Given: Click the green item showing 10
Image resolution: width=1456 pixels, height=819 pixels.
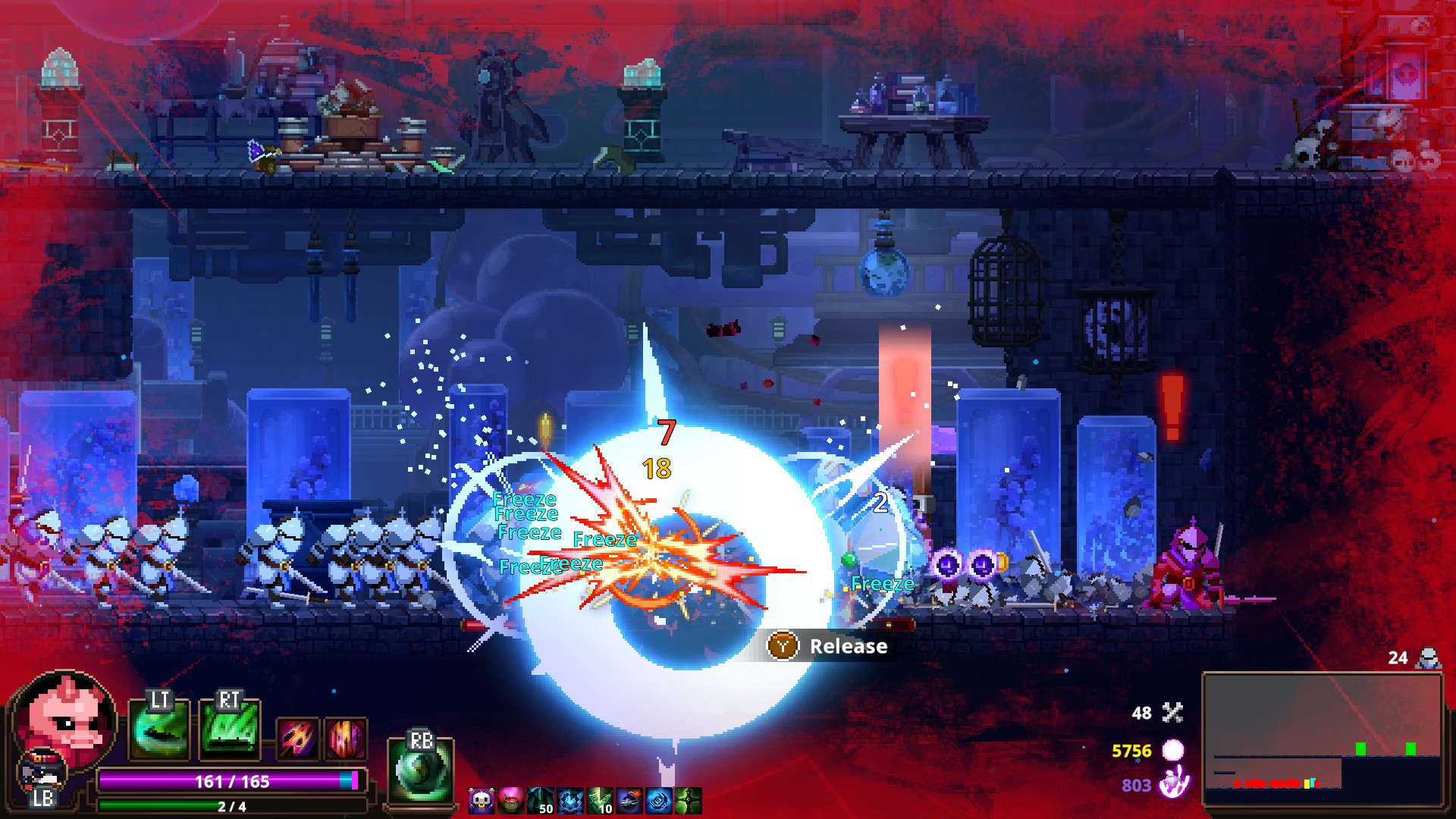Looking at the screenshot, I should tap(600, 801).
